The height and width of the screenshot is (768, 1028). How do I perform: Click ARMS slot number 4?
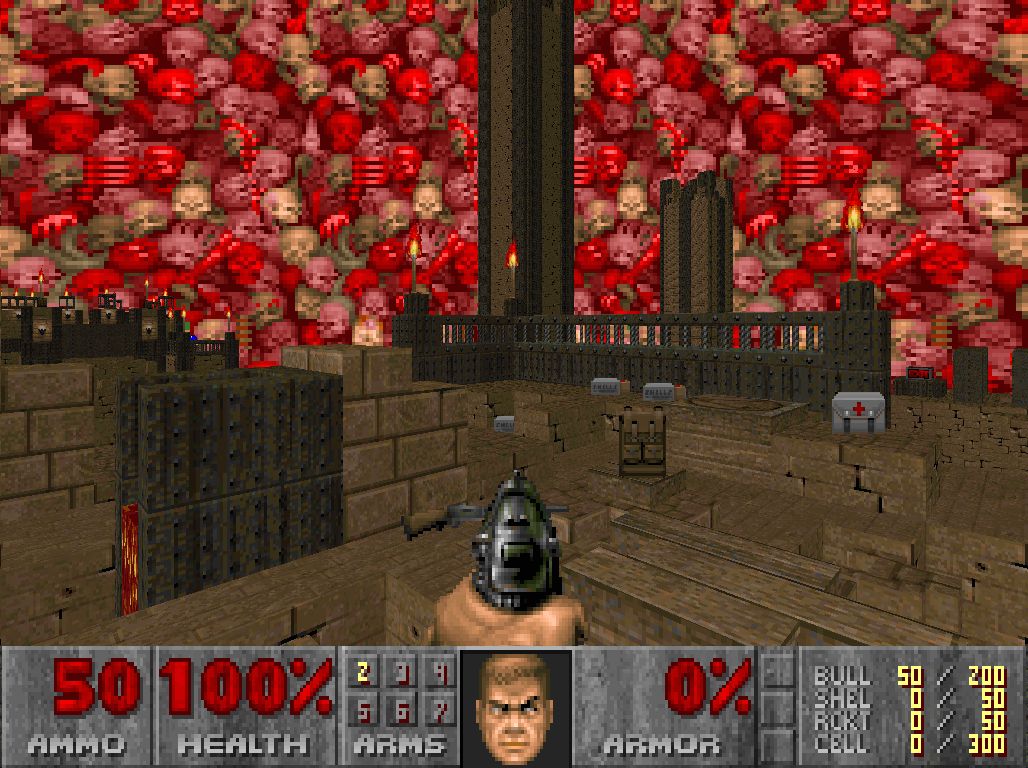(x=441, y=673)
